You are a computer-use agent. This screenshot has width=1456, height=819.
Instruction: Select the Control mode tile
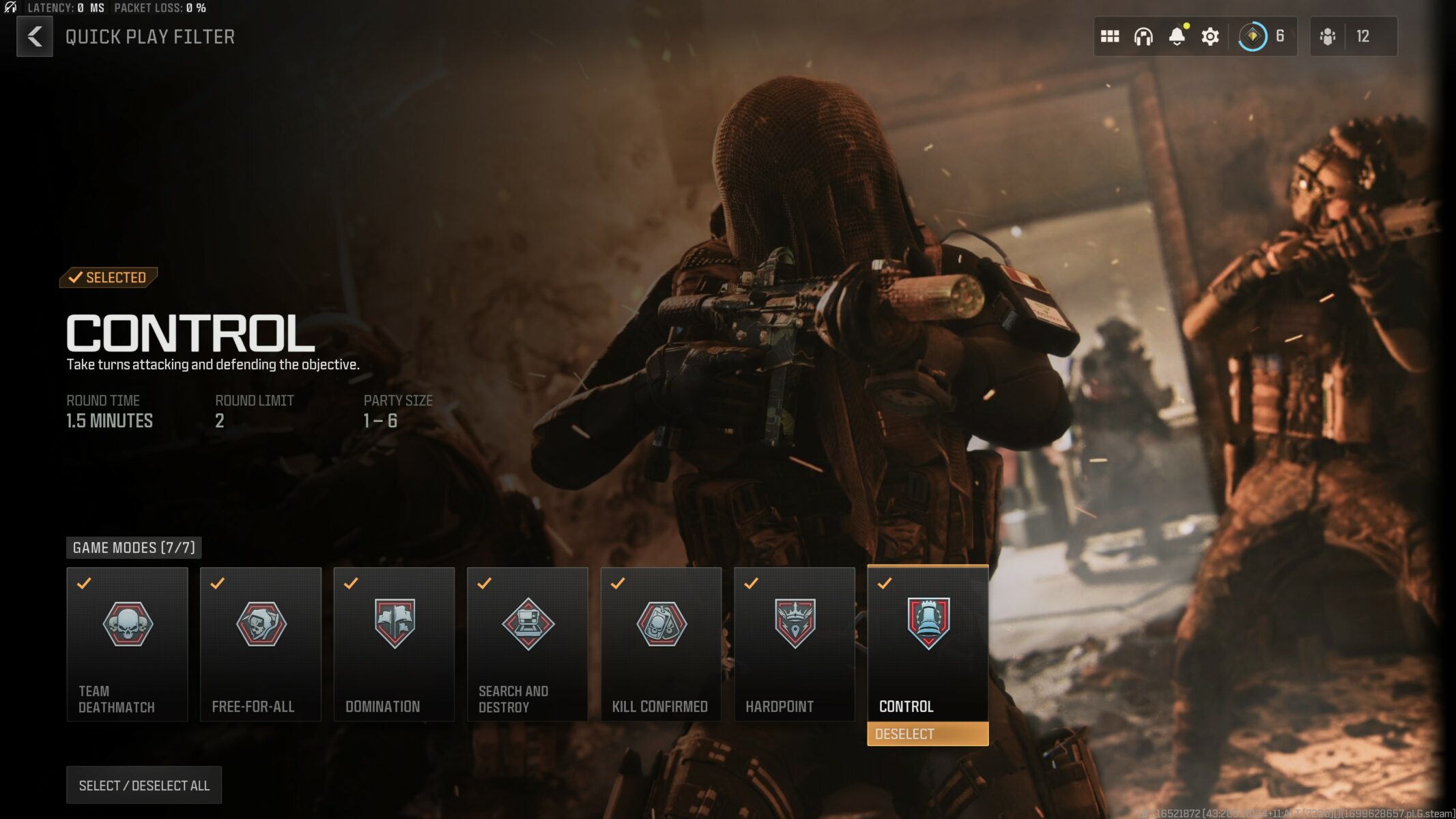(928, 642)
